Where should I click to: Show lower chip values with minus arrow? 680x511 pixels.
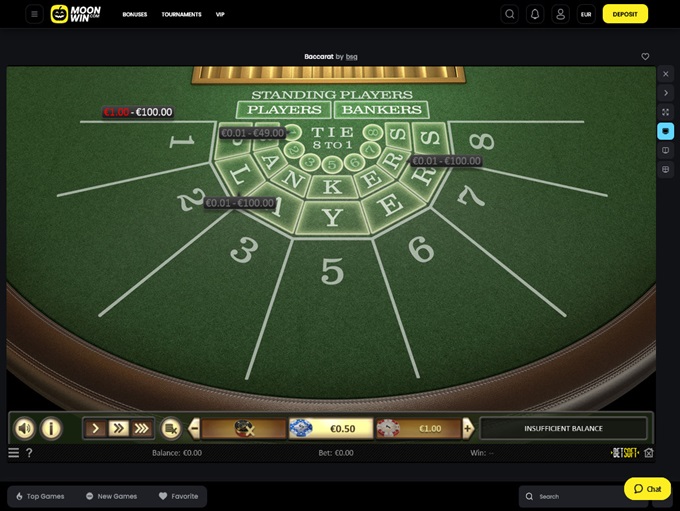pyautogui.click(x=194, y=429)
